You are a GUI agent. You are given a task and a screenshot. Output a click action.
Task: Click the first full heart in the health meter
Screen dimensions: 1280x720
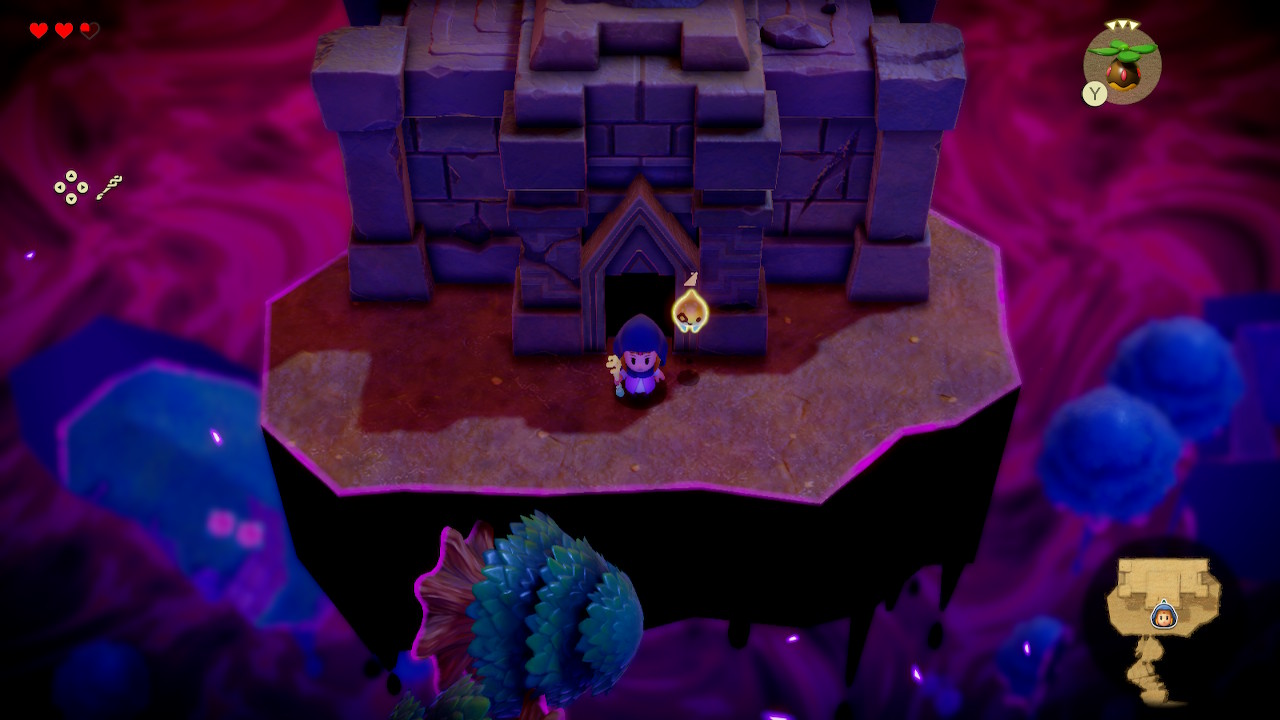coord(38,30)
